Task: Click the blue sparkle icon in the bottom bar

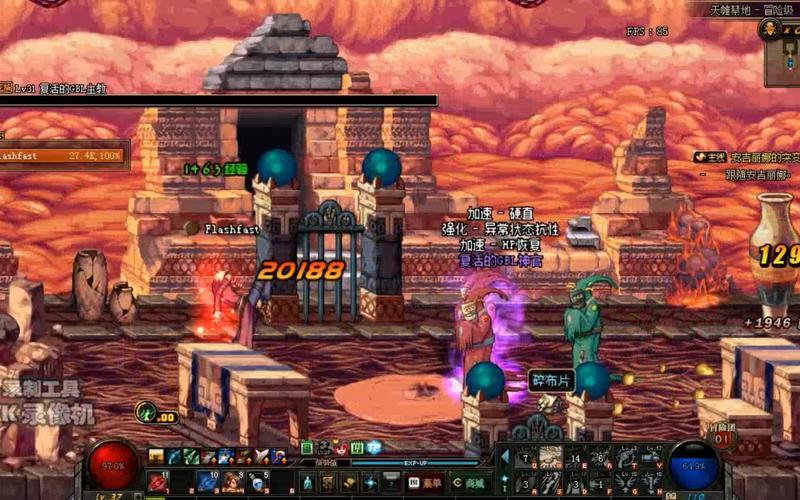Action: (370, 481)
